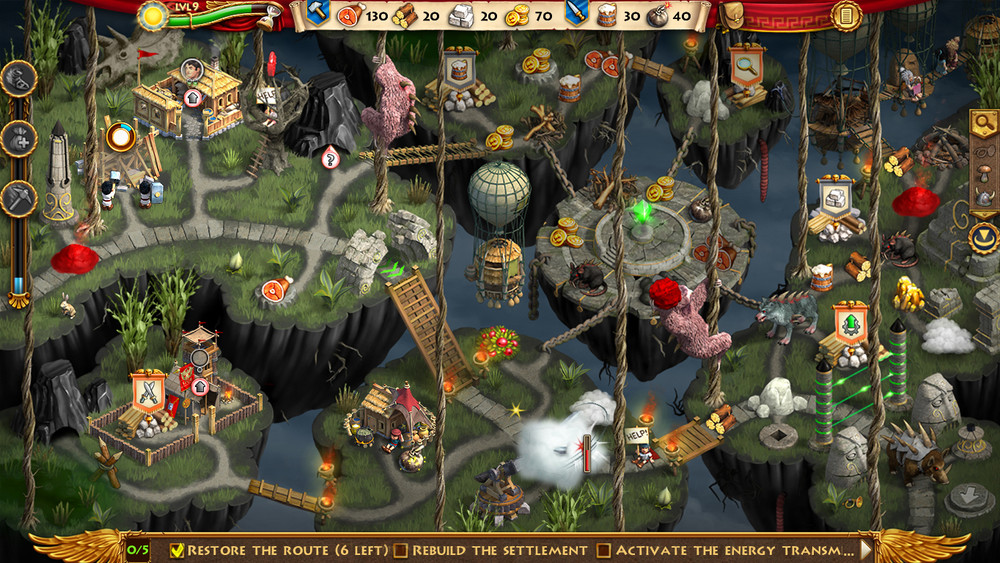Open the leather satchel inventory

tap(732, 14)
